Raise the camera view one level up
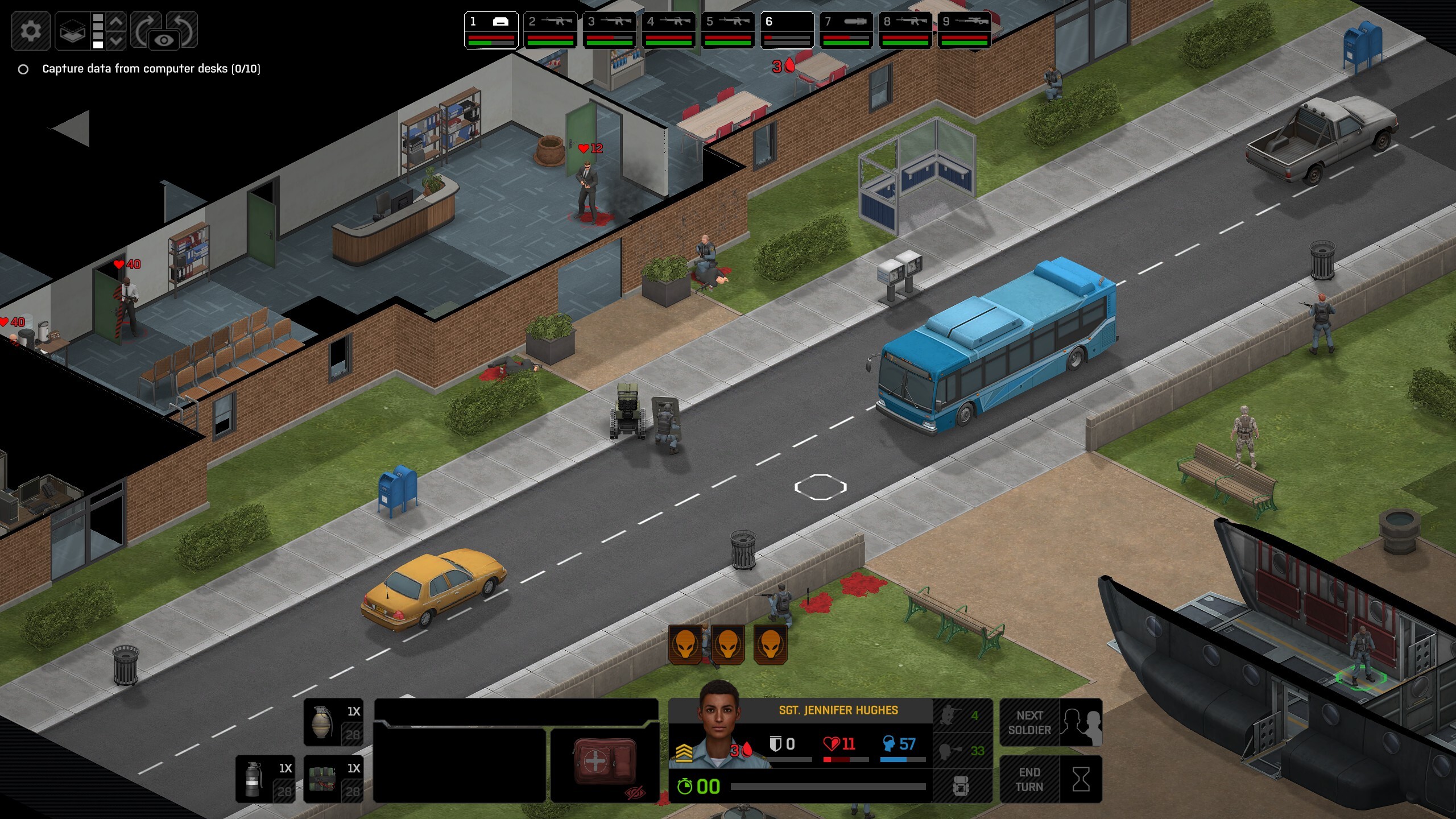Viewport: 1456px width, 819px height. pyautogui.click(x=116, y=22)
